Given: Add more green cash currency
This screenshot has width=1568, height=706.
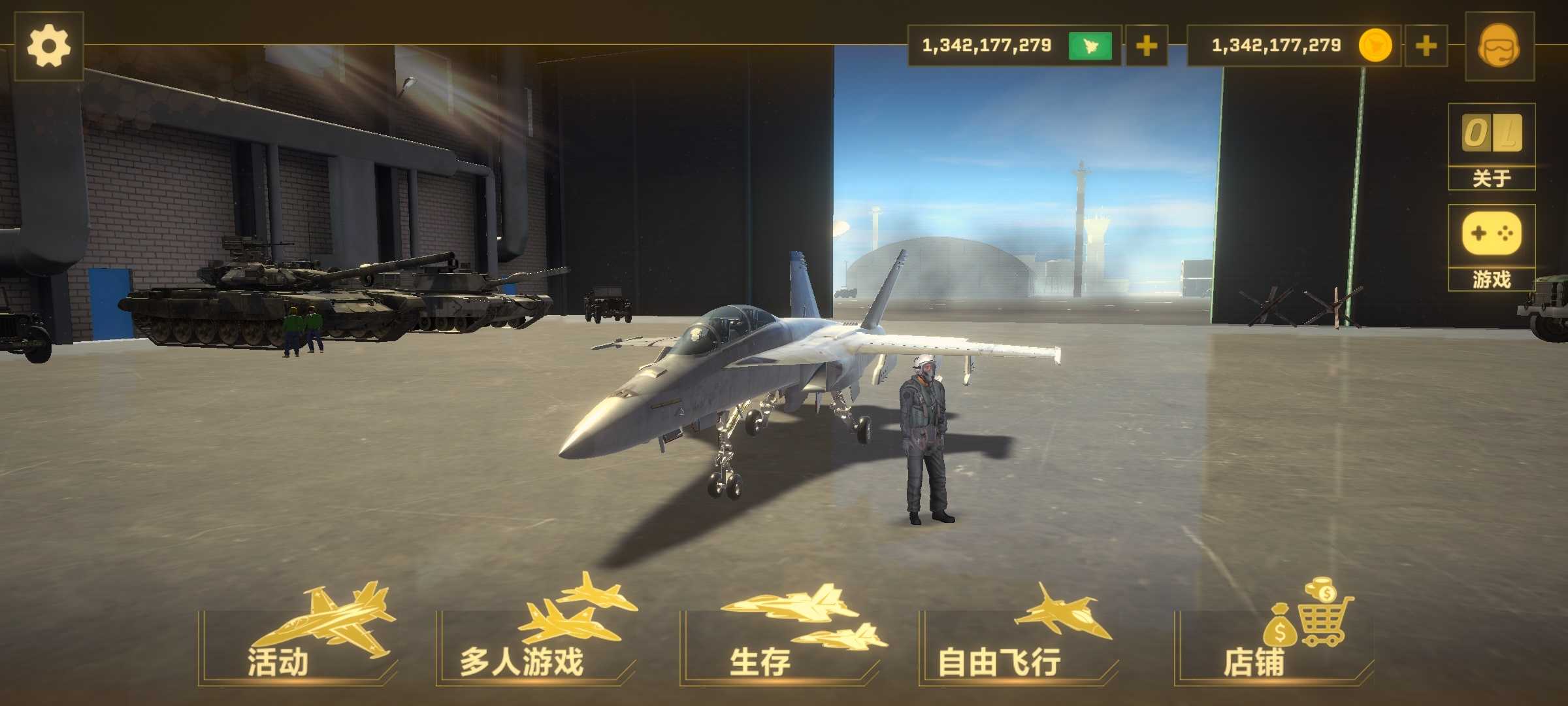Looking at the screenshot, I should (x=1146, y=46).
